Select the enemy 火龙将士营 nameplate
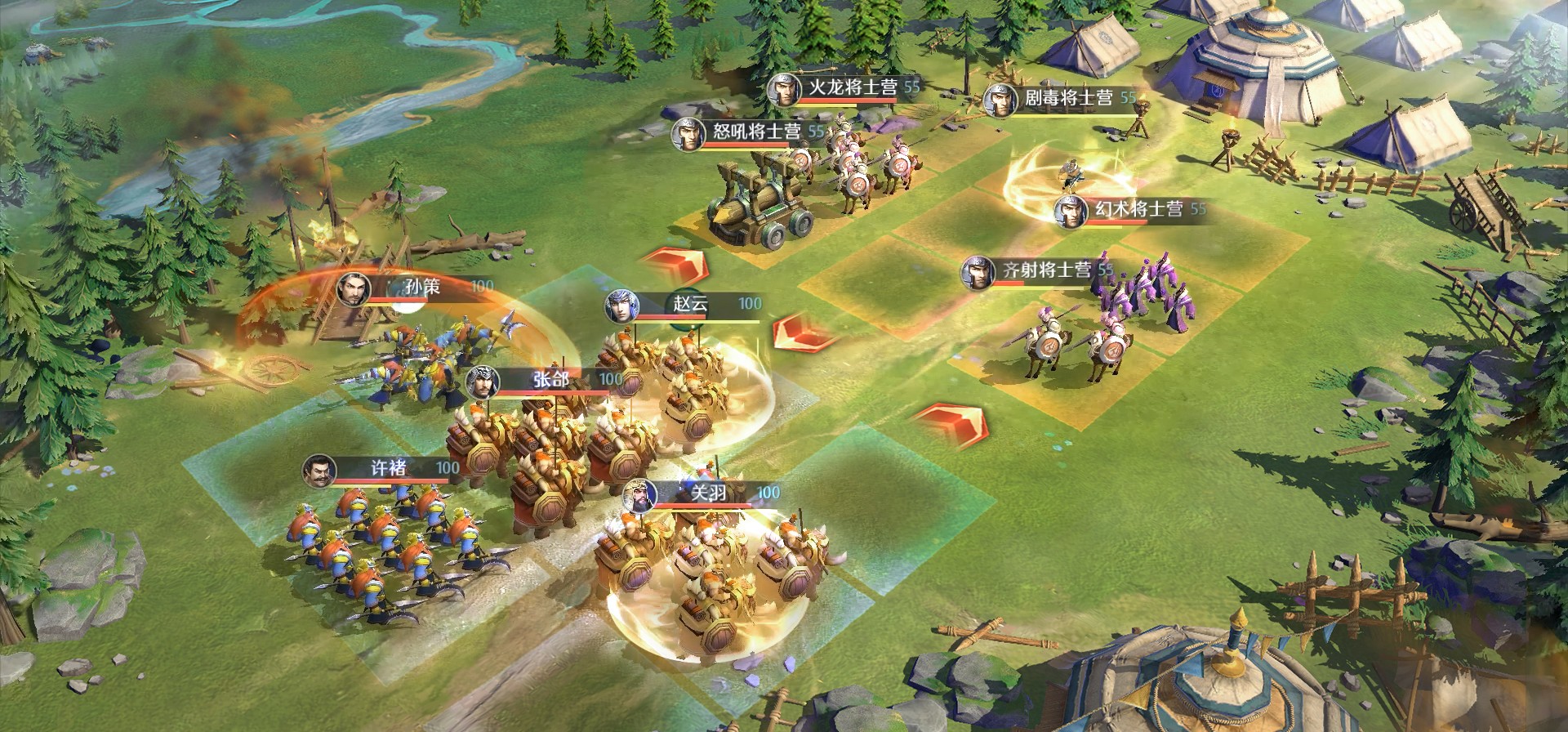The image size is (1568, 732). click(849, 87)
